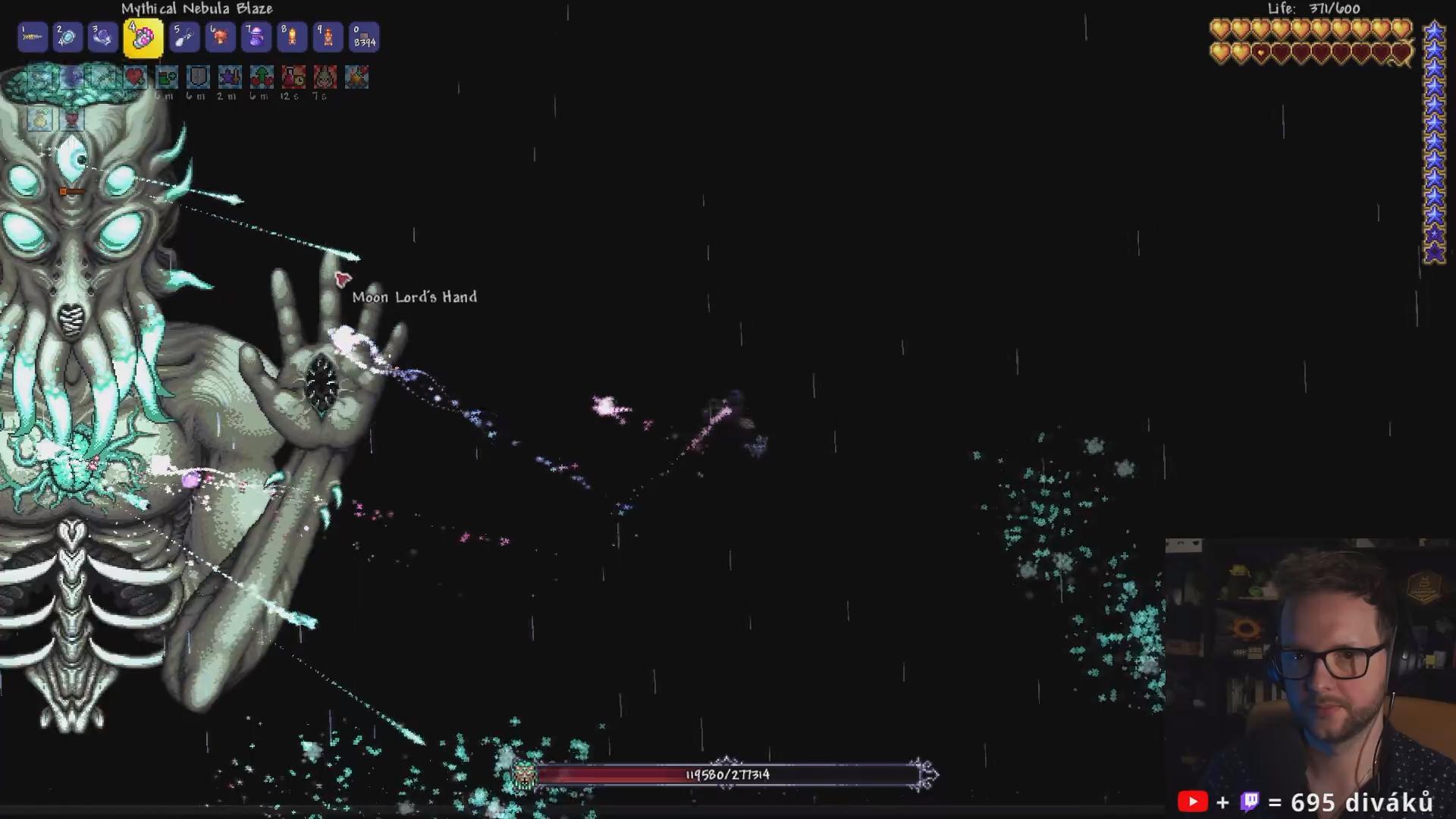Click the YouTube logo in stream overlay
Image resolution: width=1456 pixels, height=819 pixels.
click(1192, 802)
